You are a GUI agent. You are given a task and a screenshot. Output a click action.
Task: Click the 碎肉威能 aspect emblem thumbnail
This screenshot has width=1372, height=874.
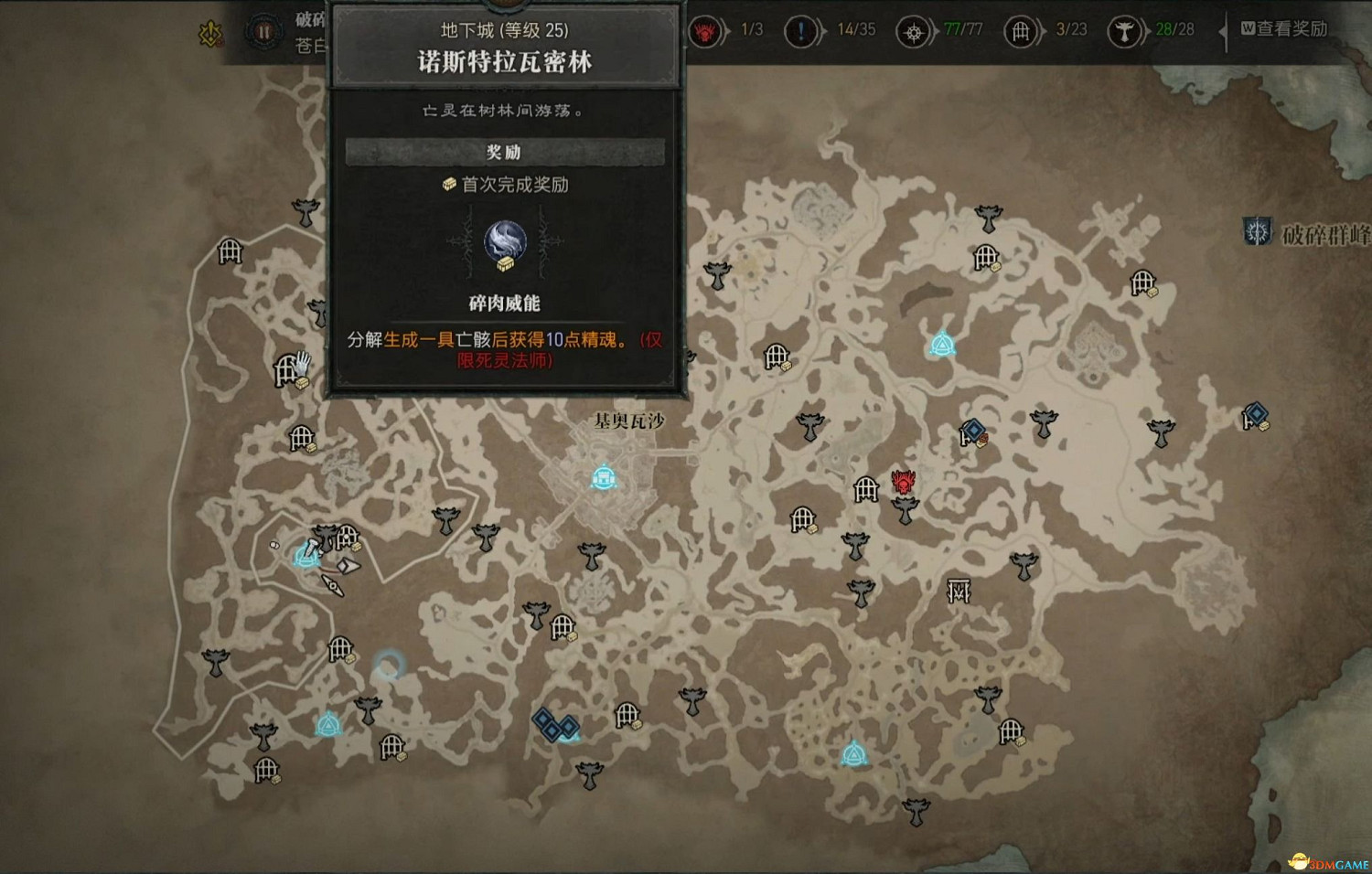click(506, 240)
